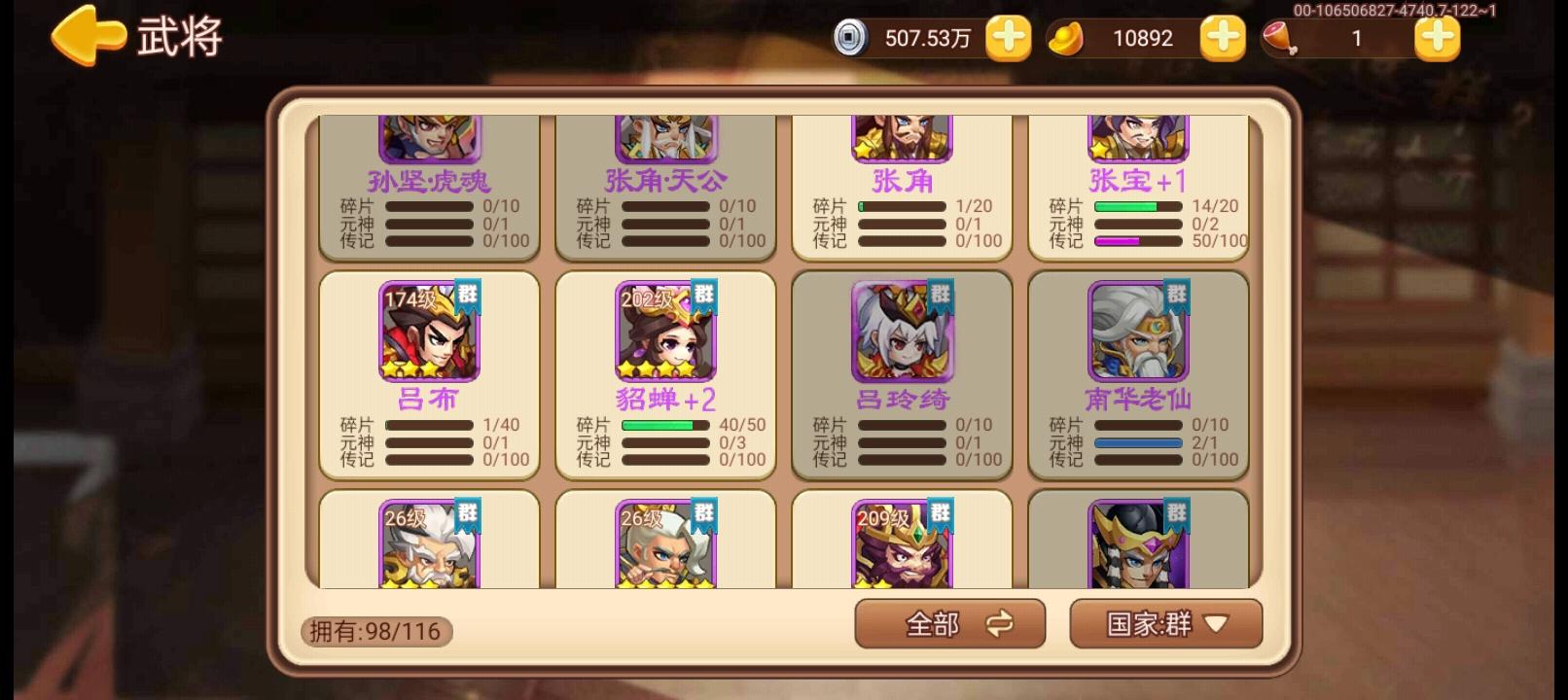The width and height of the screenshot is (1568, 700).
Task: Cycle the 全部 sorting option
Action: [x=949, y=623]
